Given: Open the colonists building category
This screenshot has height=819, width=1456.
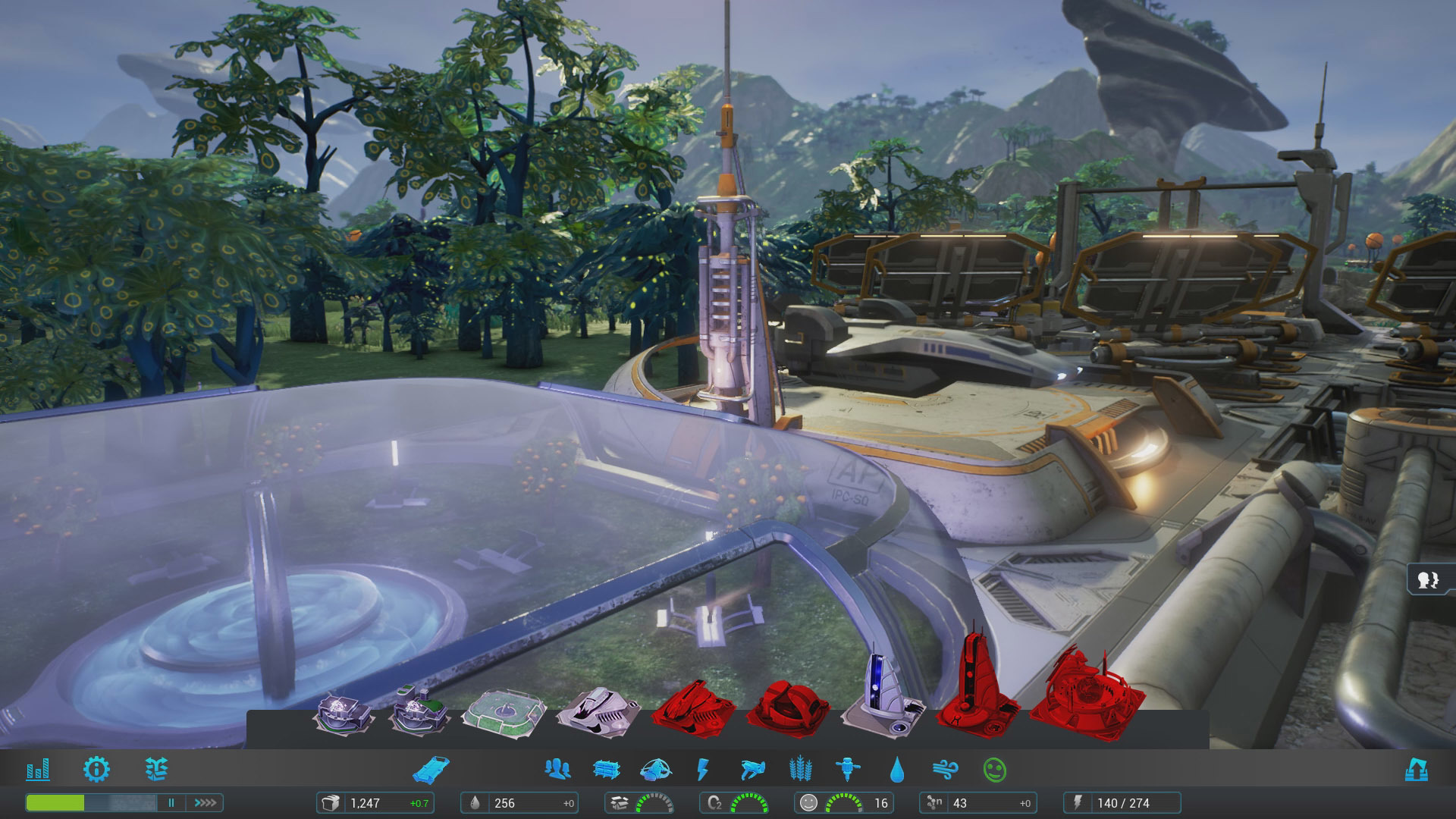Looking at the screenshot, I should click(x=557, y=770).
